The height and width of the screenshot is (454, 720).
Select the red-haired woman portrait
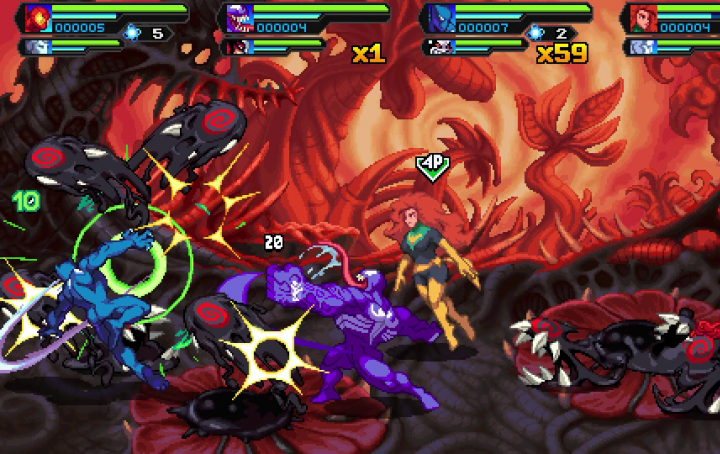pyautogui.click(x=643, y=19)
